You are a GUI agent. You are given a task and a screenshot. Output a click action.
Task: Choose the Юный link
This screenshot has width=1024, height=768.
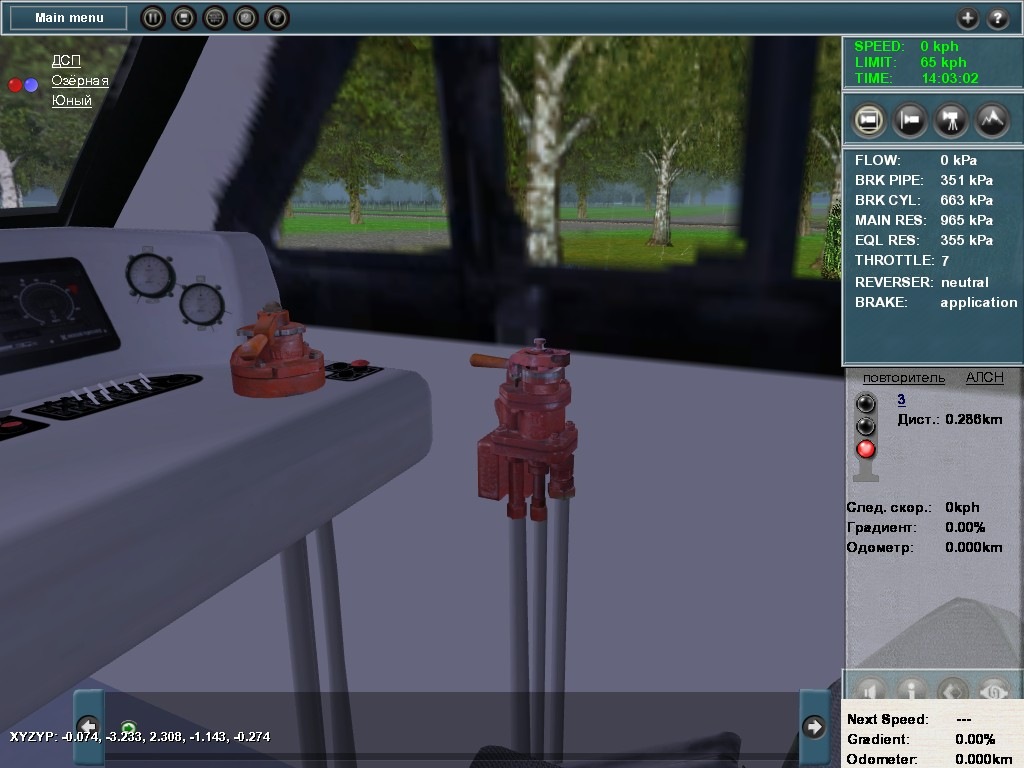[72, 101]
